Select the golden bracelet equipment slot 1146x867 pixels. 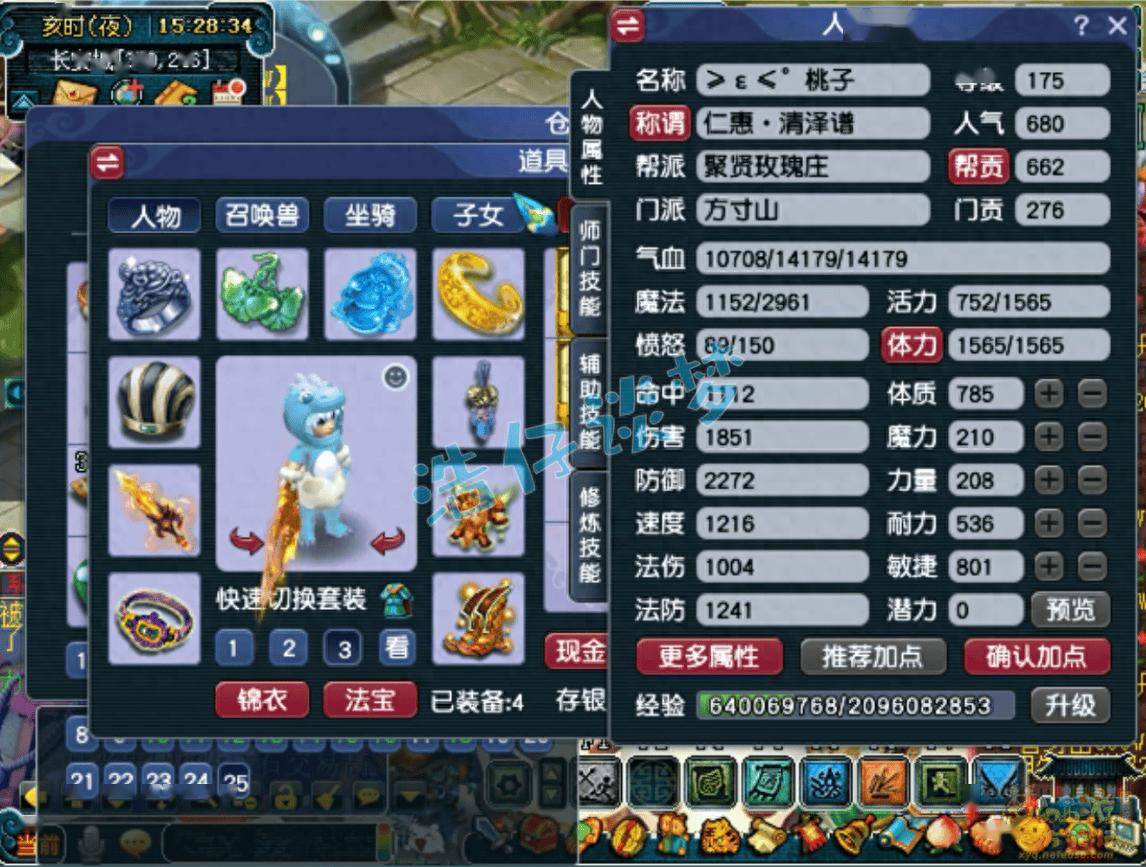478,295
